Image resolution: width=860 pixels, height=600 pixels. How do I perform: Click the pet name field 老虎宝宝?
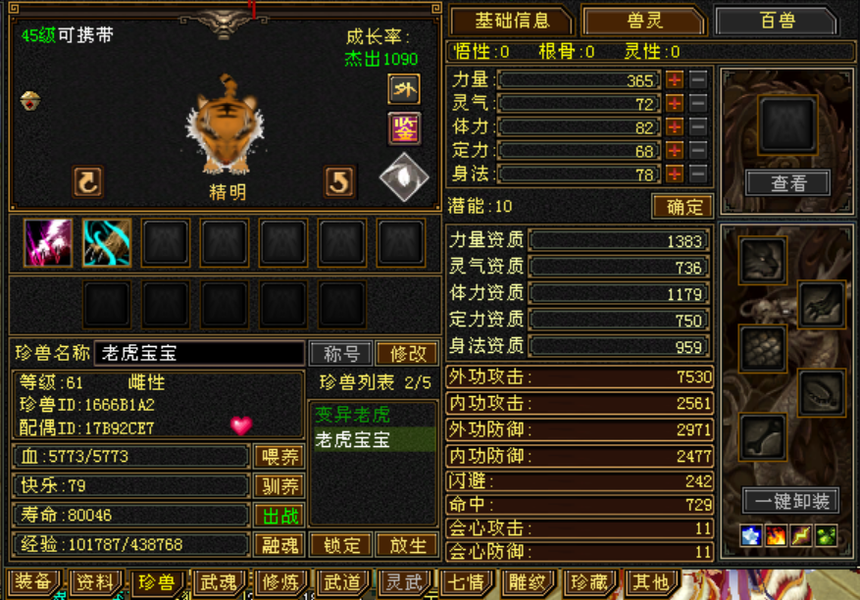pos(198,354)
